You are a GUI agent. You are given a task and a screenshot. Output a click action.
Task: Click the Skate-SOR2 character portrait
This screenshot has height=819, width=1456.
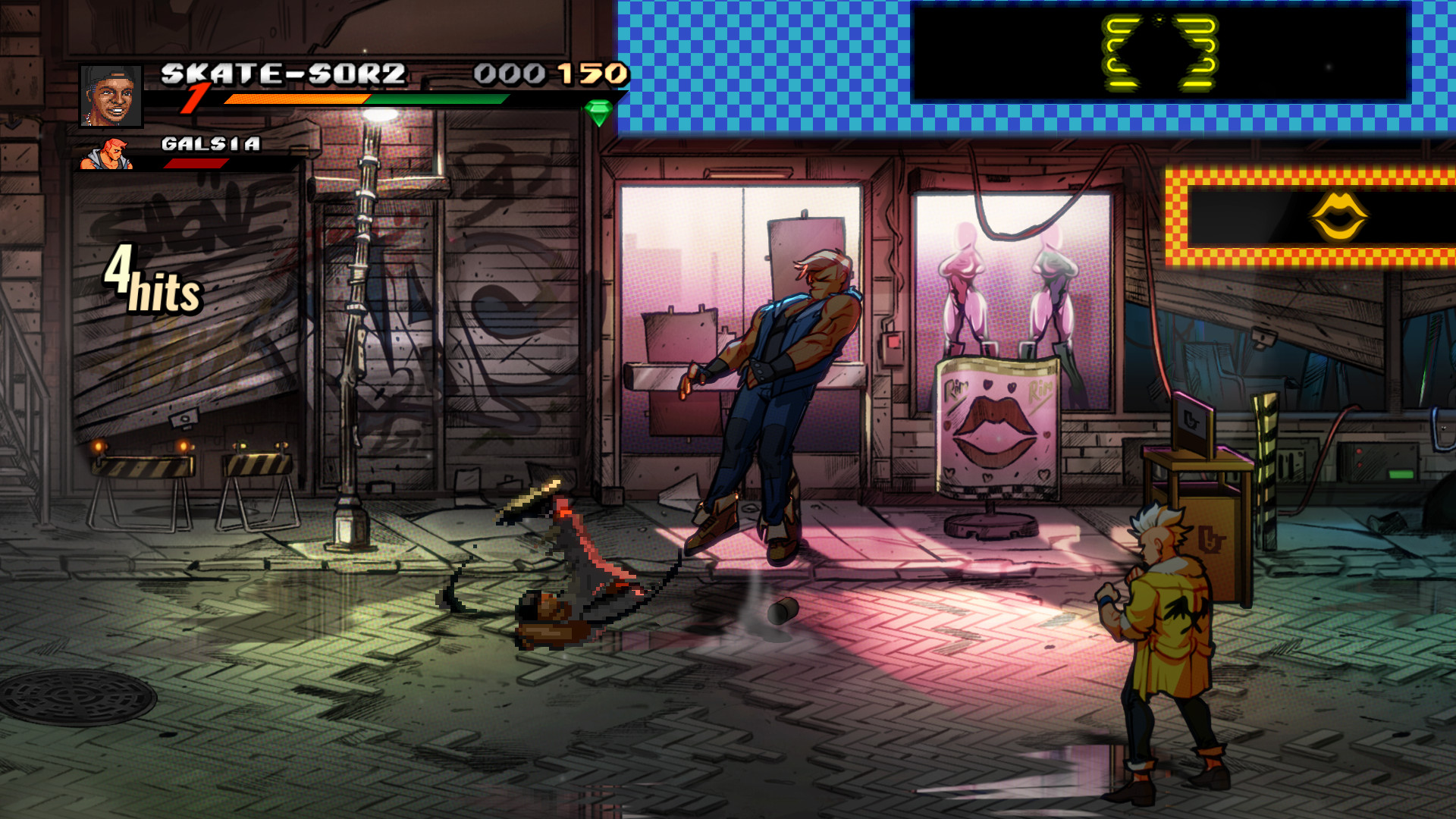pos(110,96)
